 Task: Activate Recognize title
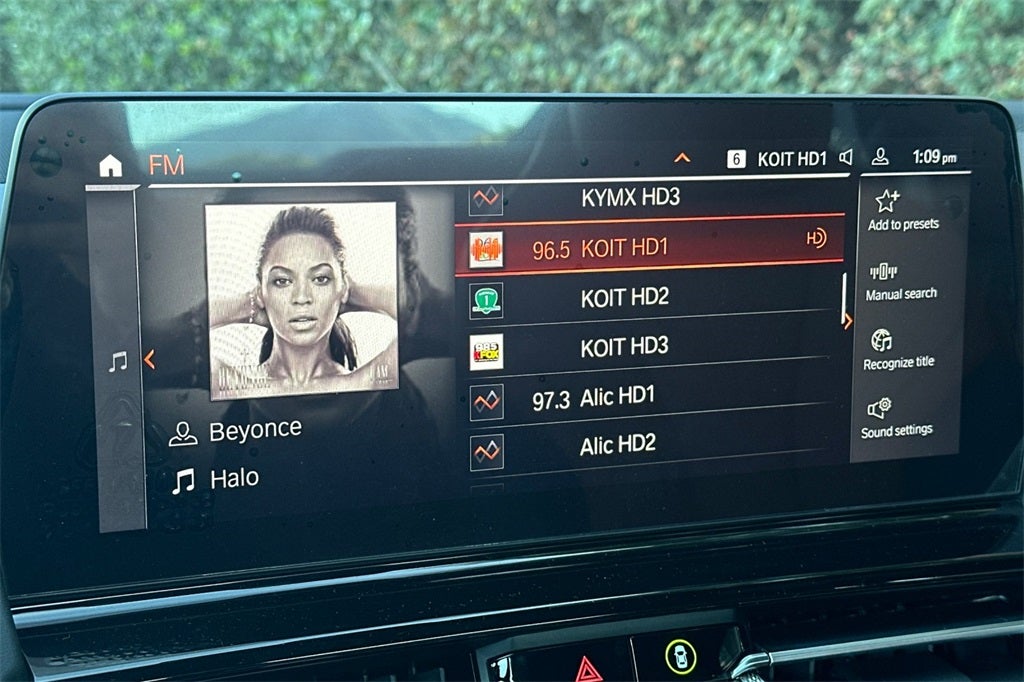click(x=898, y=349)
